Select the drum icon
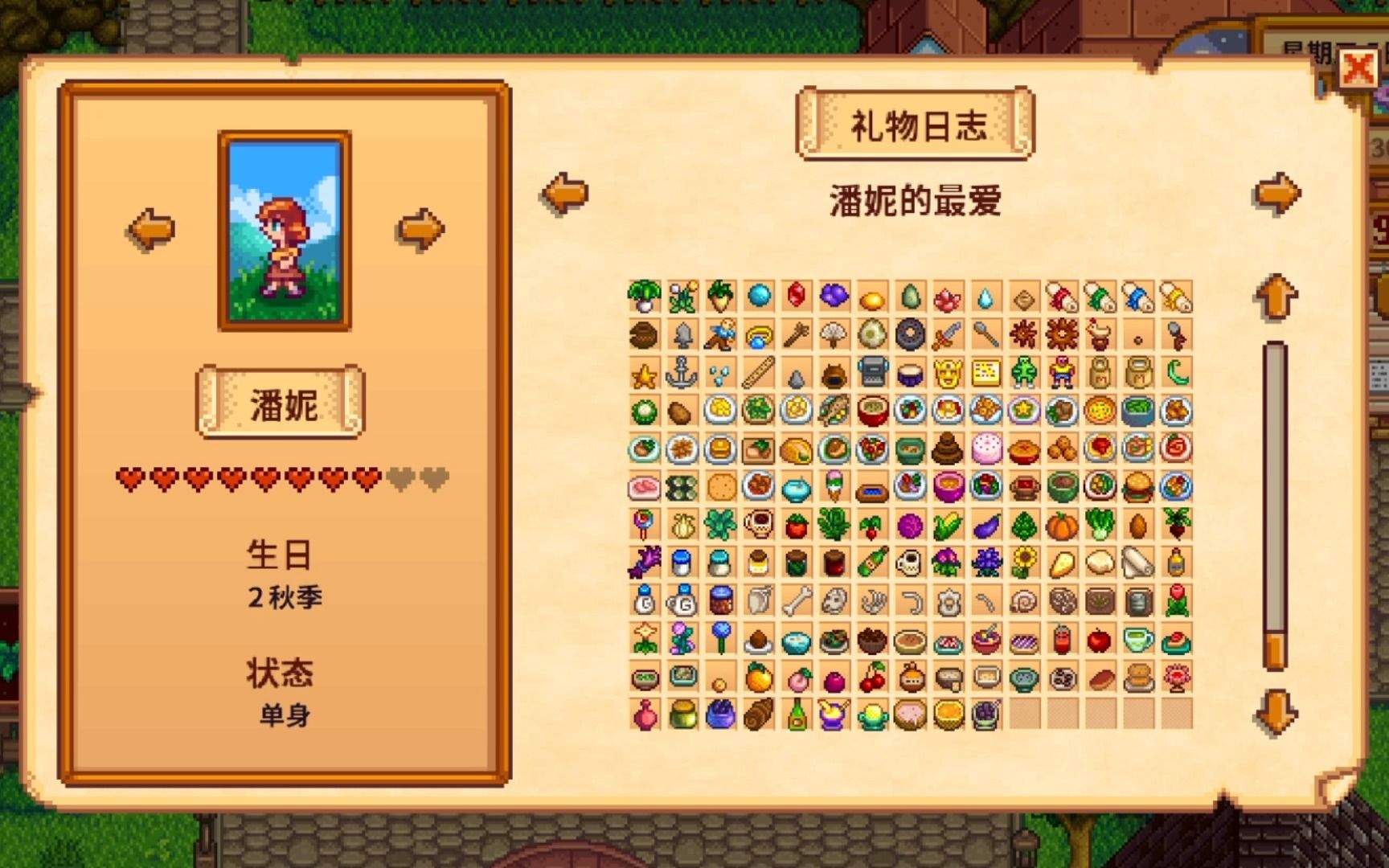 tap(912, 374)
